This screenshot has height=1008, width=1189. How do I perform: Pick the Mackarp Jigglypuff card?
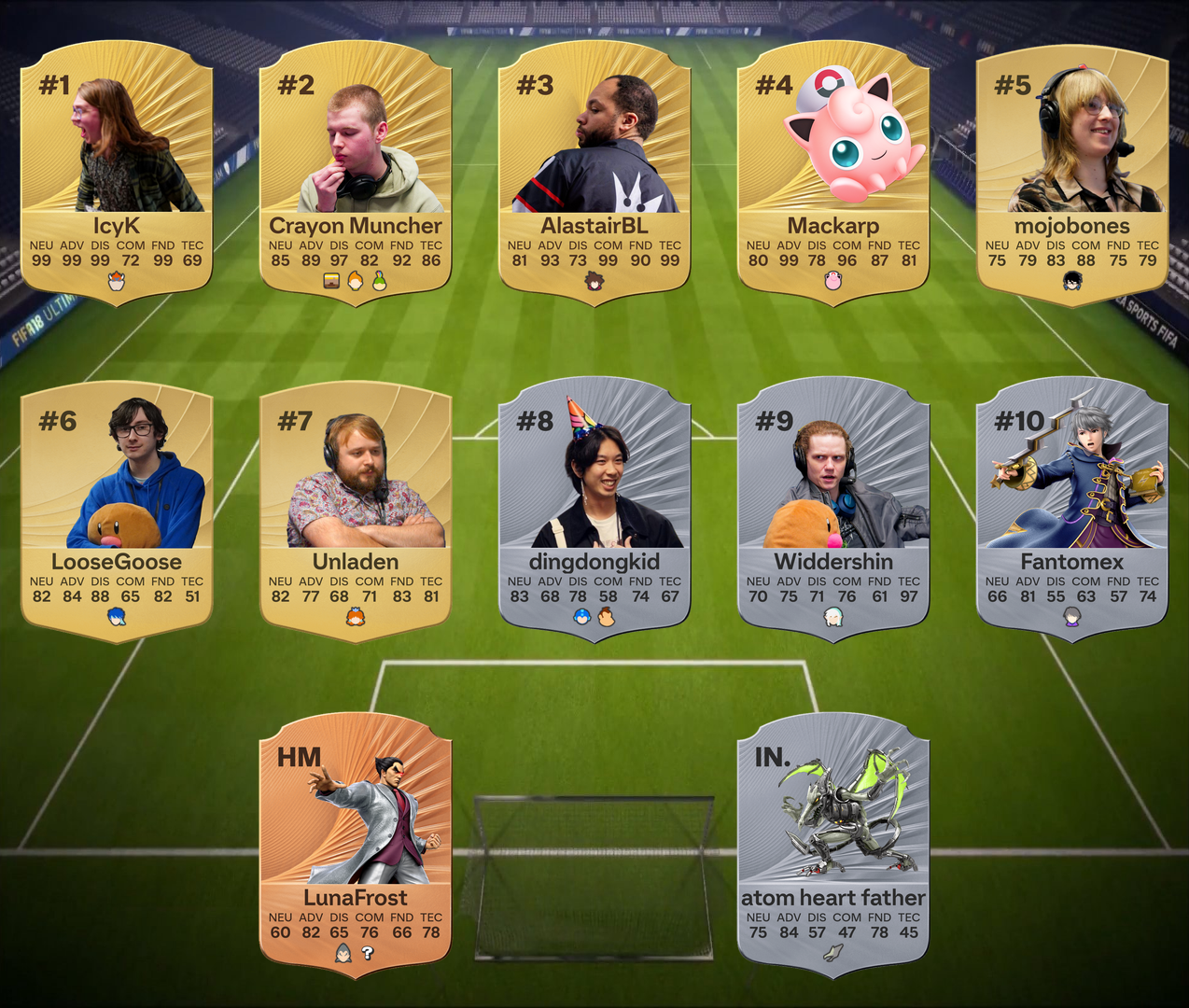(x=833, y=173)
